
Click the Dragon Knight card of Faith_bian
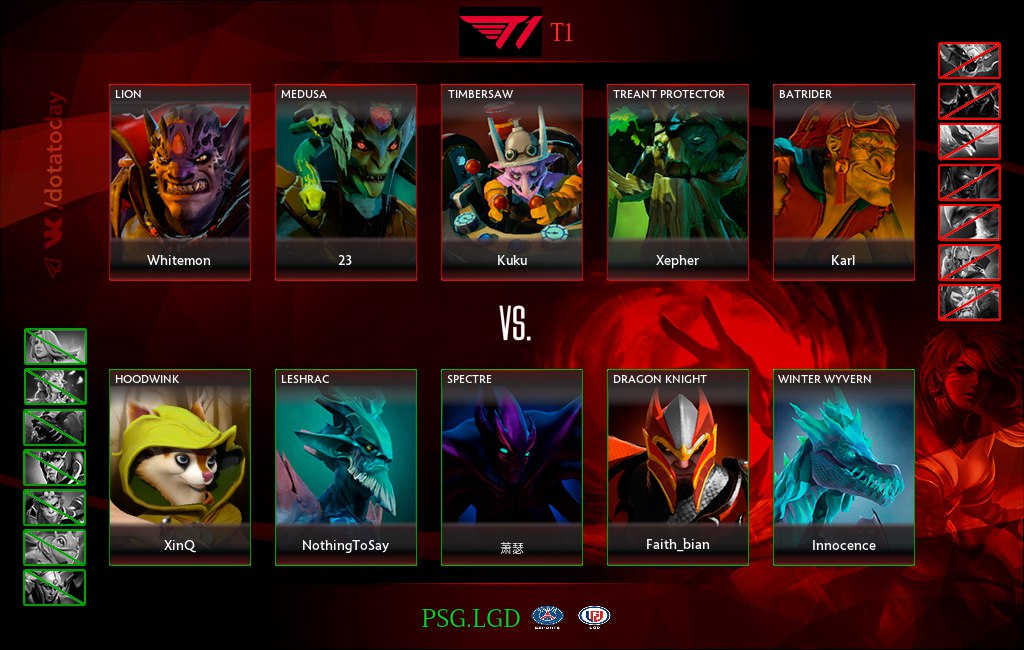point(678,467)
